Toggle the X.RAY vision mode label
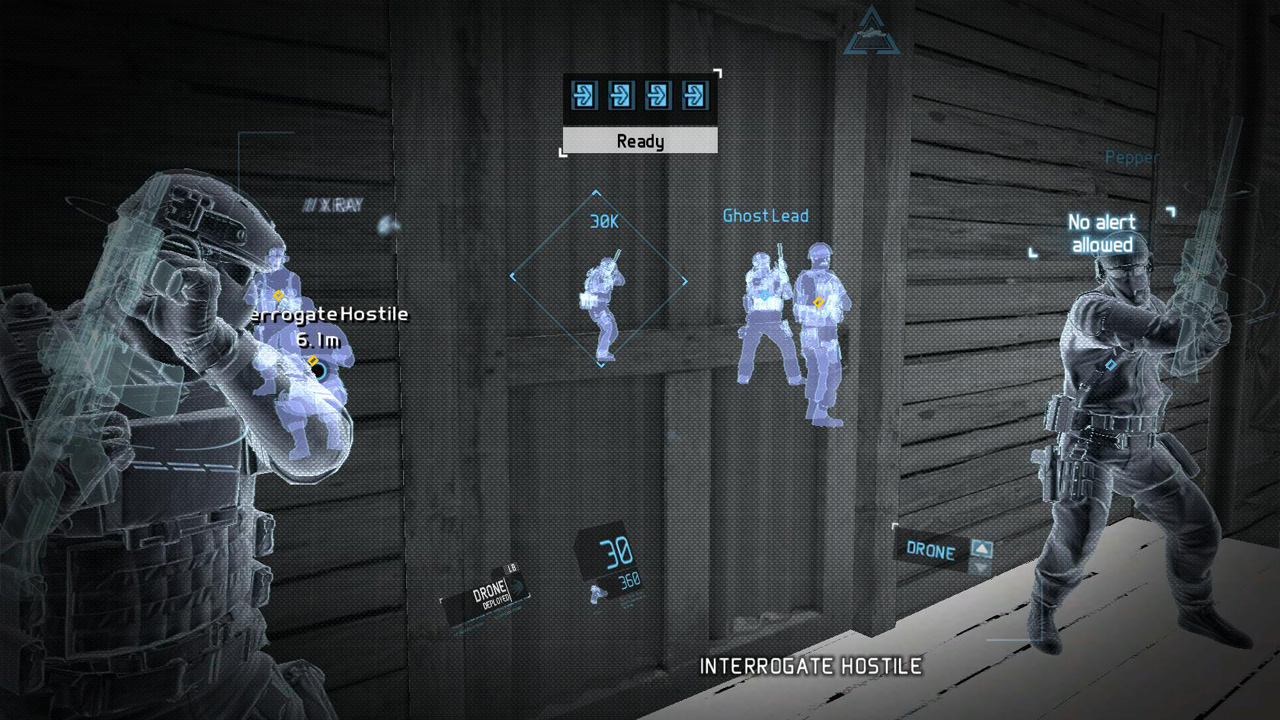This screenshot has height=720, width=1280. tap(333, 205)
